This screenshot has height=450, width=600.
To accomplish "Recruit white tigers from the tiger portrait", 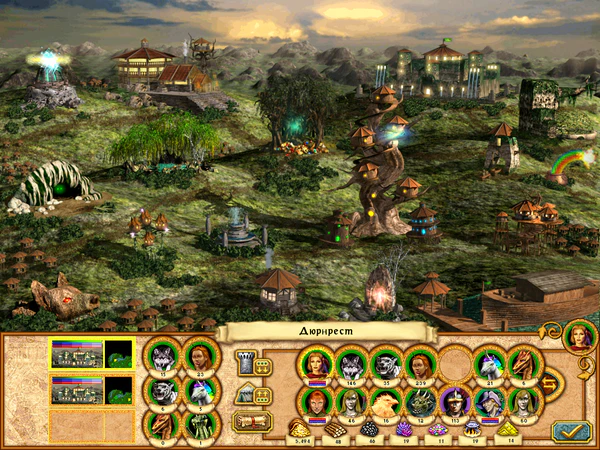I will (x=162, y=391).
